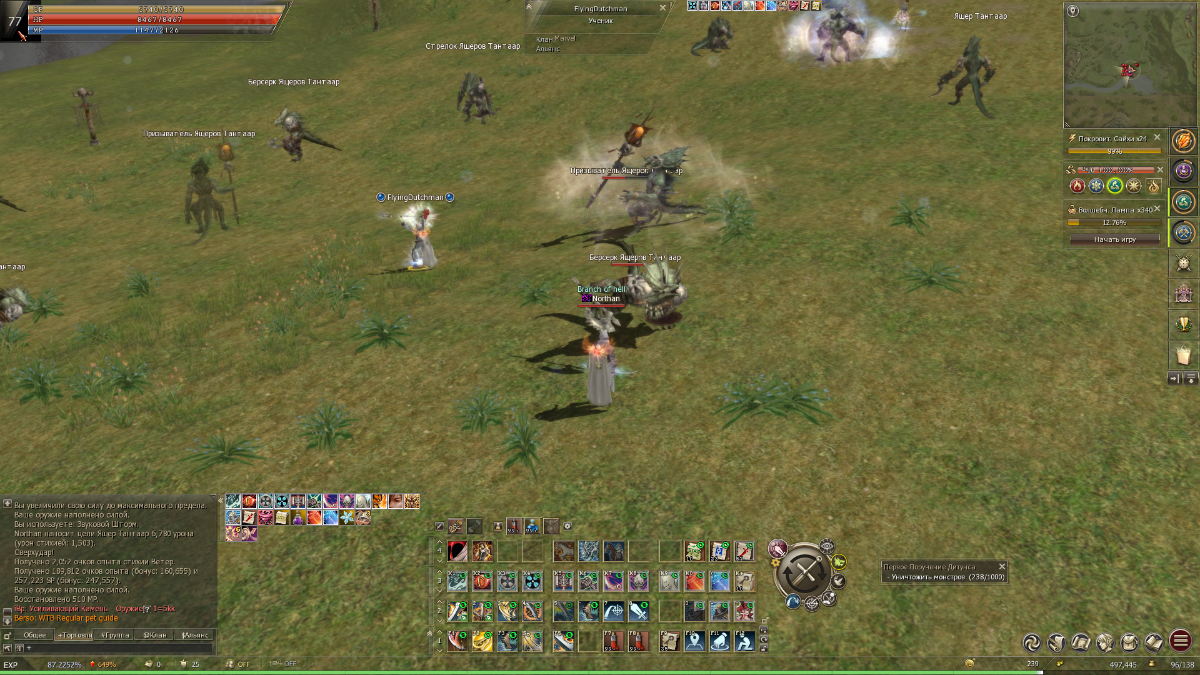Toggle the central crossed-swords auto-hunt button
The image size is (1200, 675).
pos(802,574)
